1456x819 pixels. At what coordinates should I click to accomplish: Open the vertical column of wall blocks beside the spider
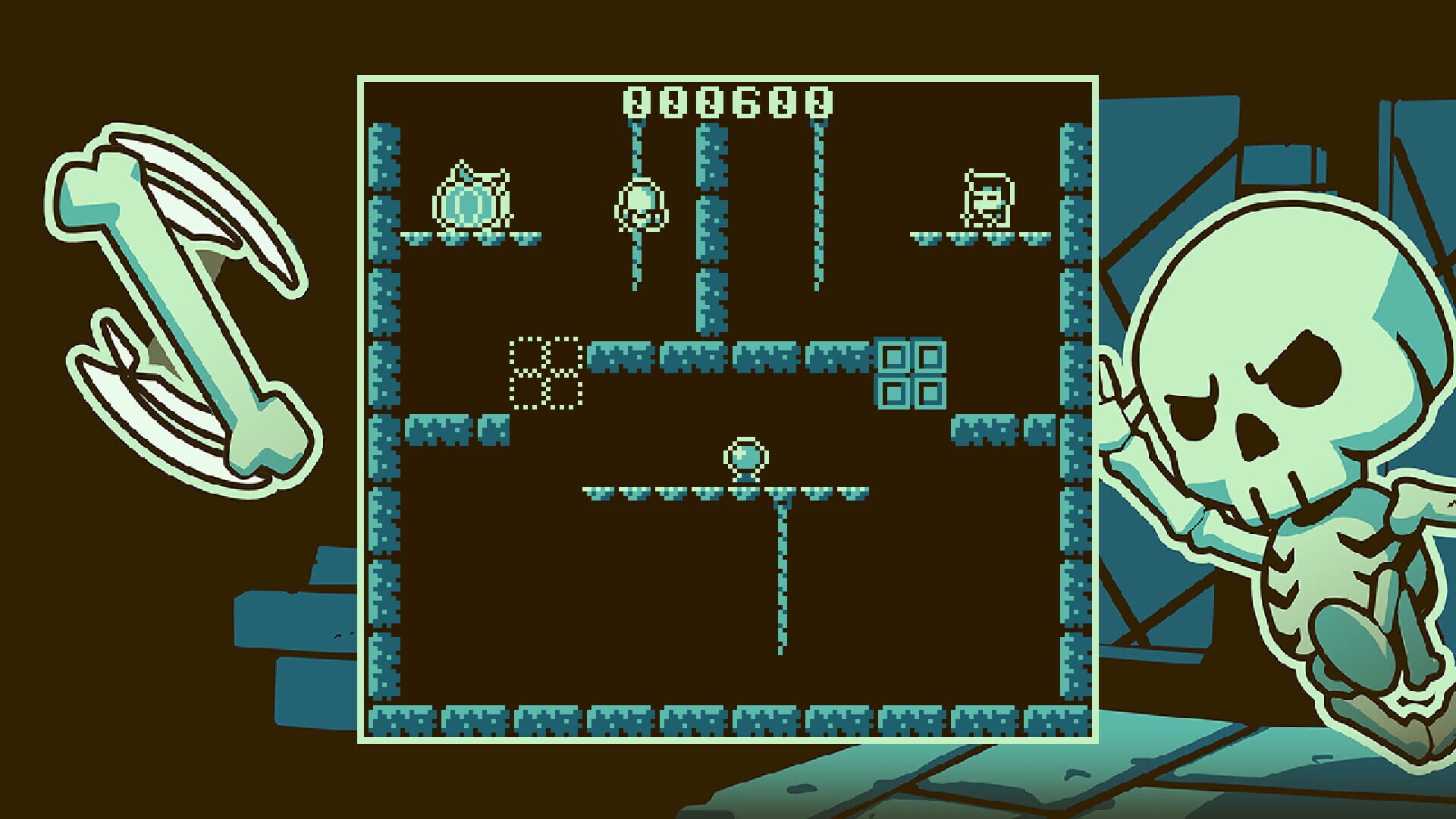click(x=711, y=227)
